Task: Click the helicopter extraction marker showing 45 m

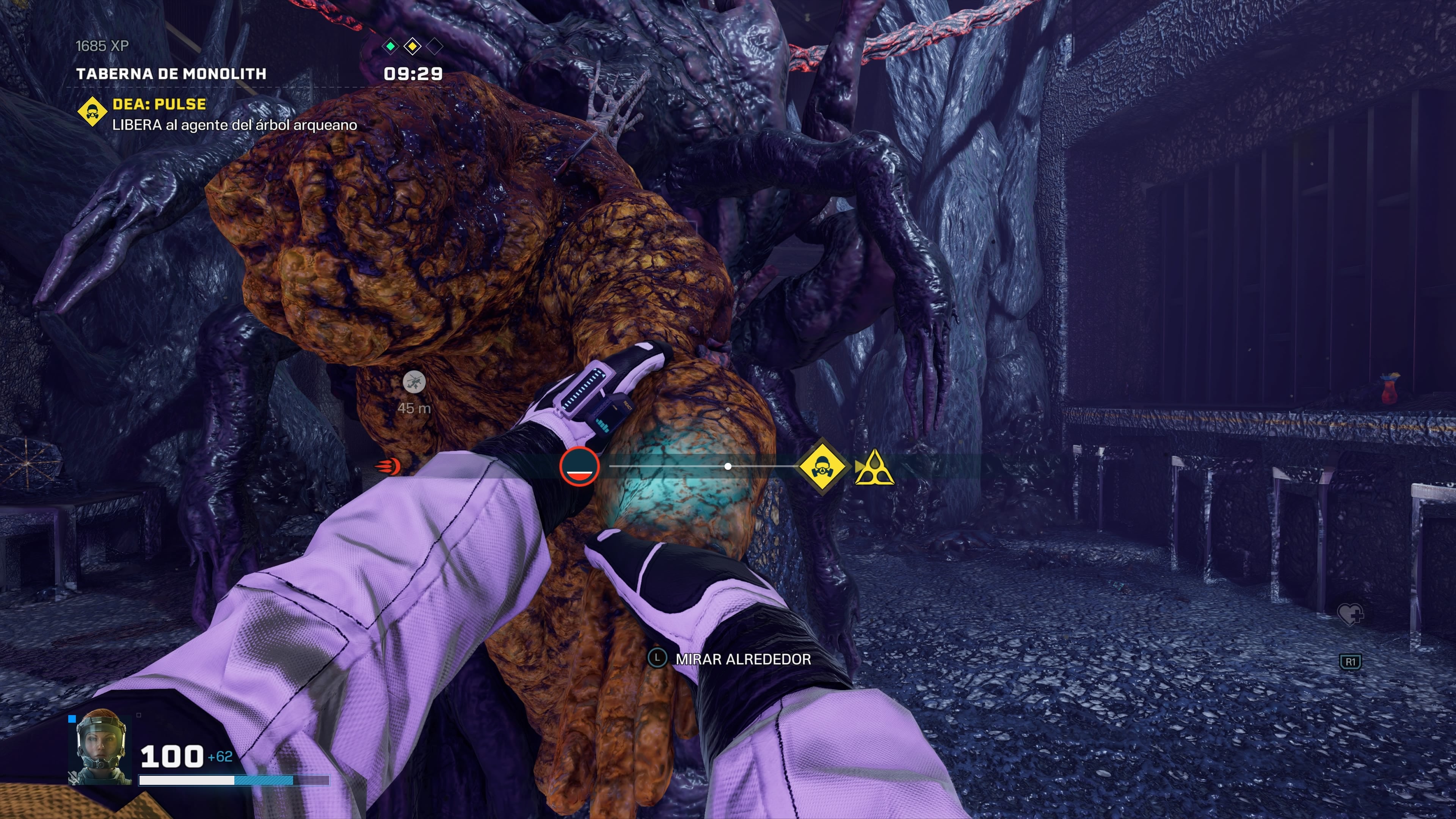Action: point(414,383)
